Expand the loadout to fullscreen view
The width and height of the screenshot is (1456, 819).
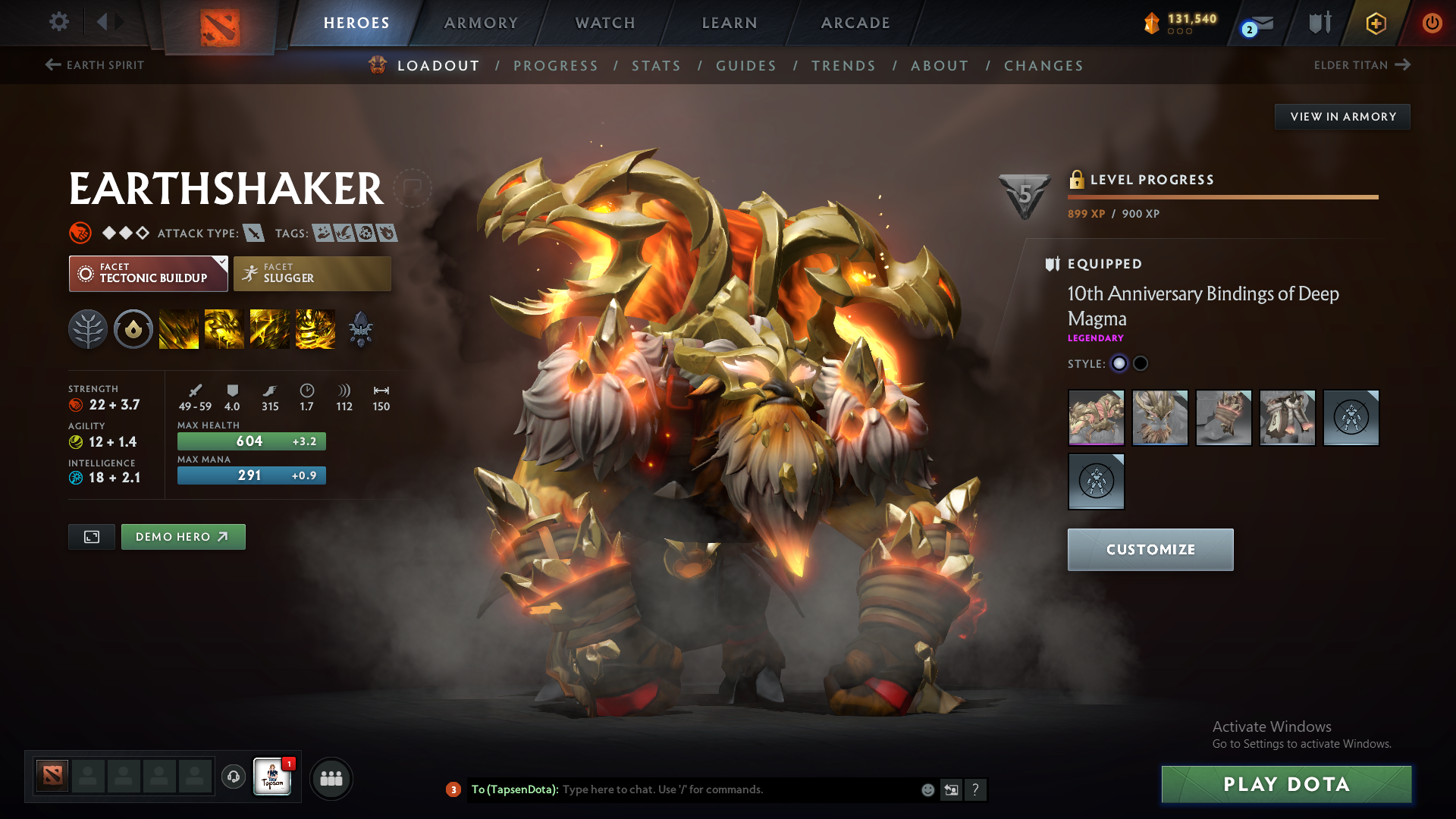[x=91, y=536]
